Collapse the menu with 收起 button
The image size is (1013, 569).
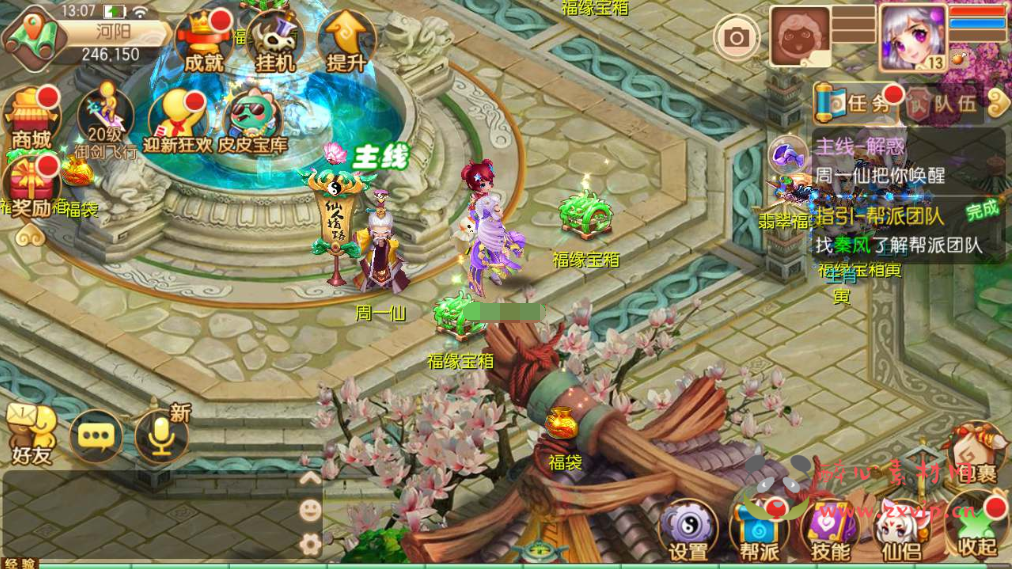coord(977,528)
